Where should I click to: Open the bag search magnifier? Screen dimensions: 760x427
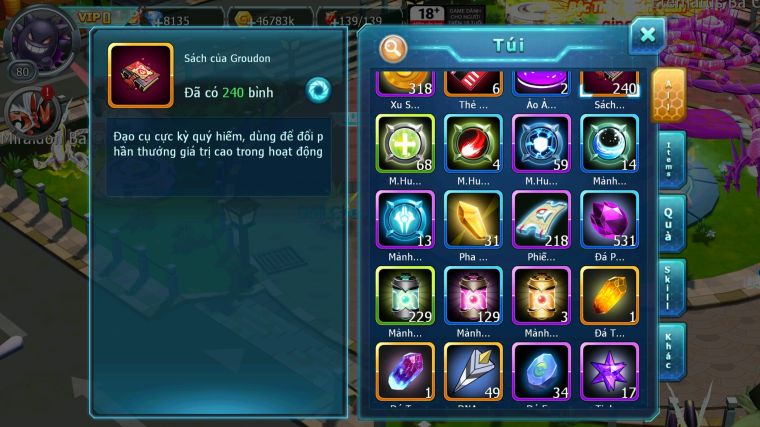[394, 47]
